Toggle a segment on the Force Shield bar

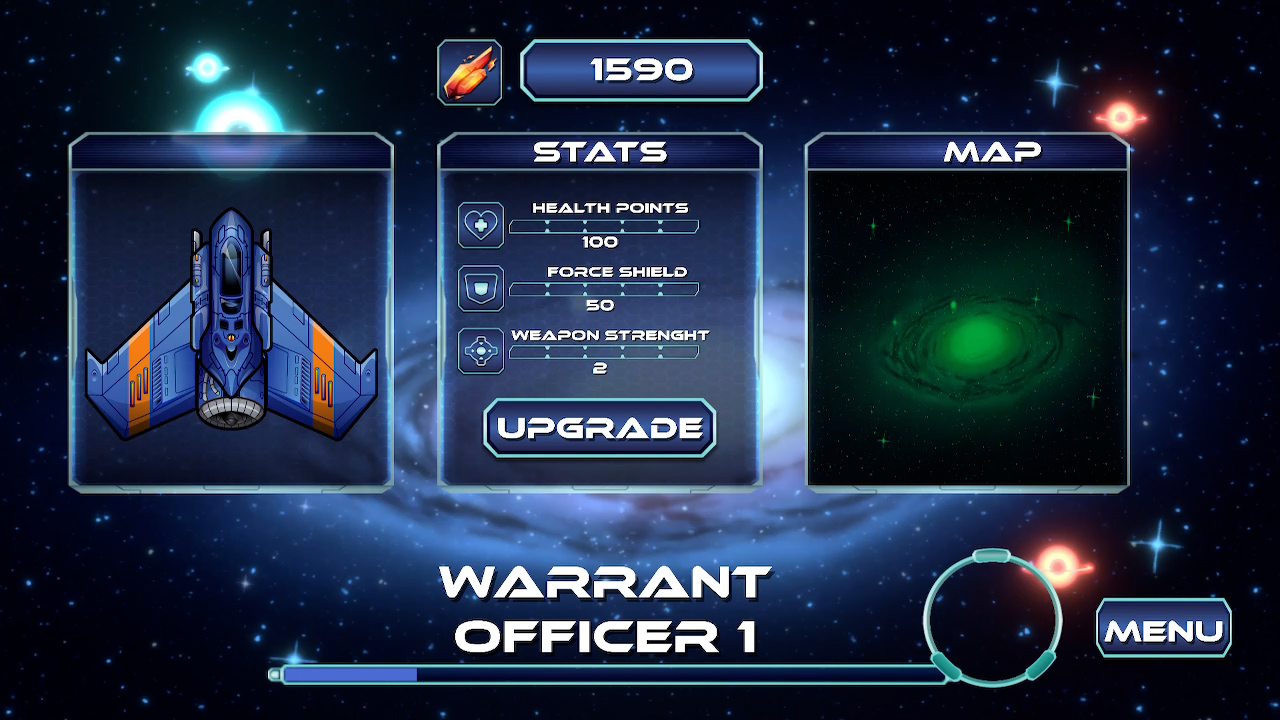(x=604, y=289)
